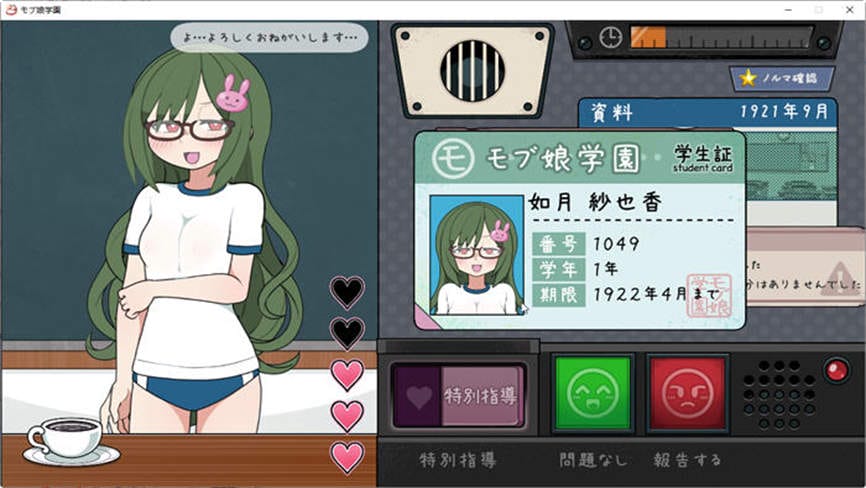Approve with the green smiley face button

coord(592,394)
